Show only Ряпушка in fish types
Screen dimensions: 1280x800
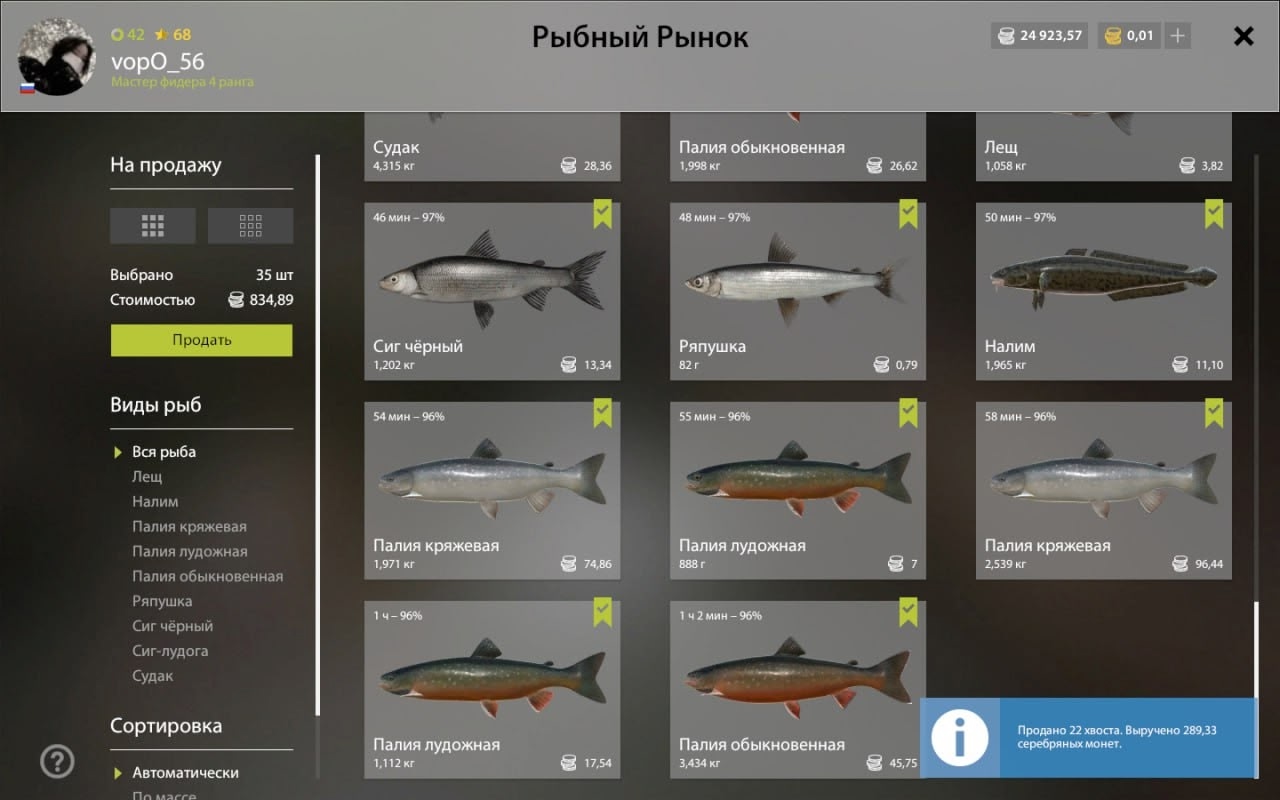coord(162,601)
